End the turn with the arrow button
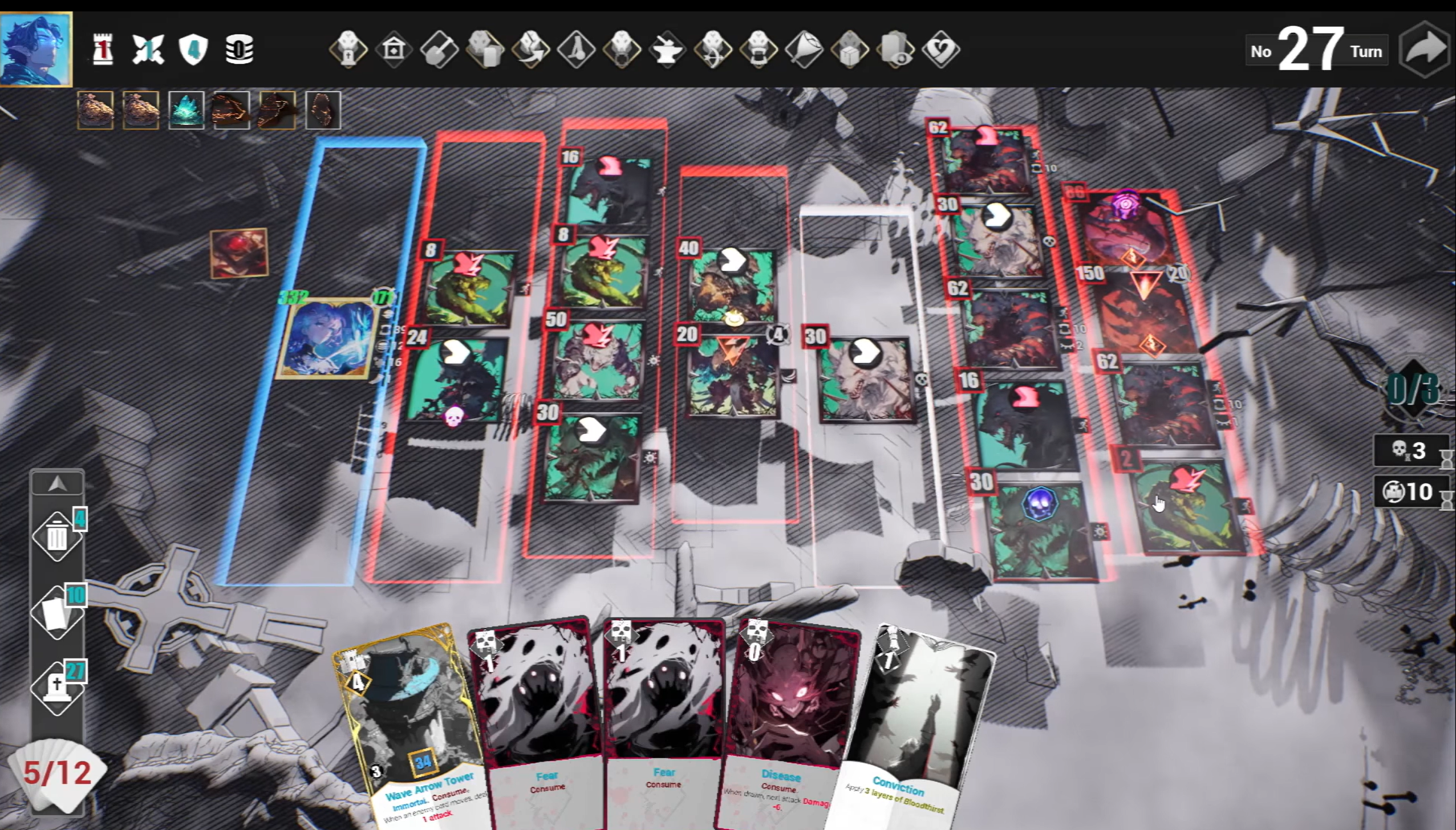This screenshot has height=830, width=1456. pyautogui.click(x=1424, y=50)
